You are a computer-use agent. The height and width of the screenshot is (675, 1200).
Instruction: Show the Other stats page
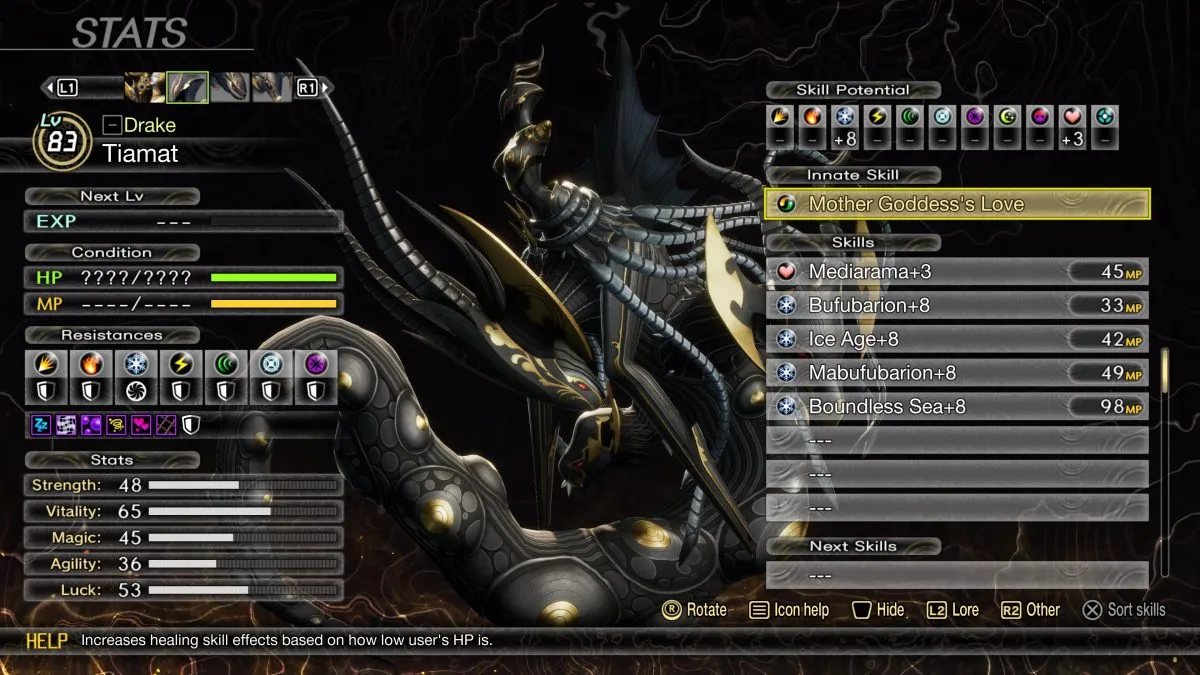coord(1029,610)
